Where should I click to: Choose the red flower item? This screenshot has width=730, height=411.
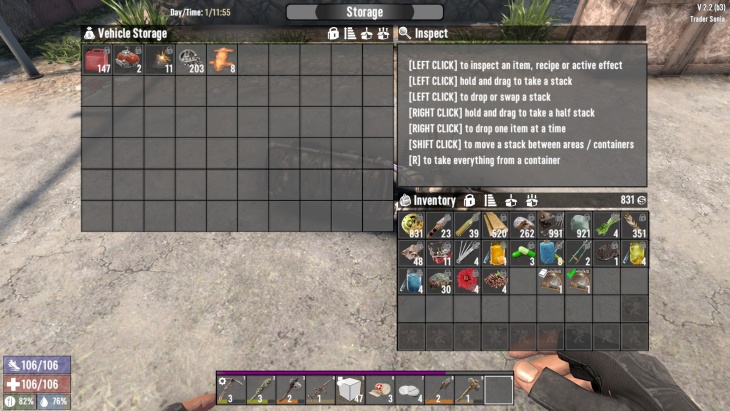point(467,281)
